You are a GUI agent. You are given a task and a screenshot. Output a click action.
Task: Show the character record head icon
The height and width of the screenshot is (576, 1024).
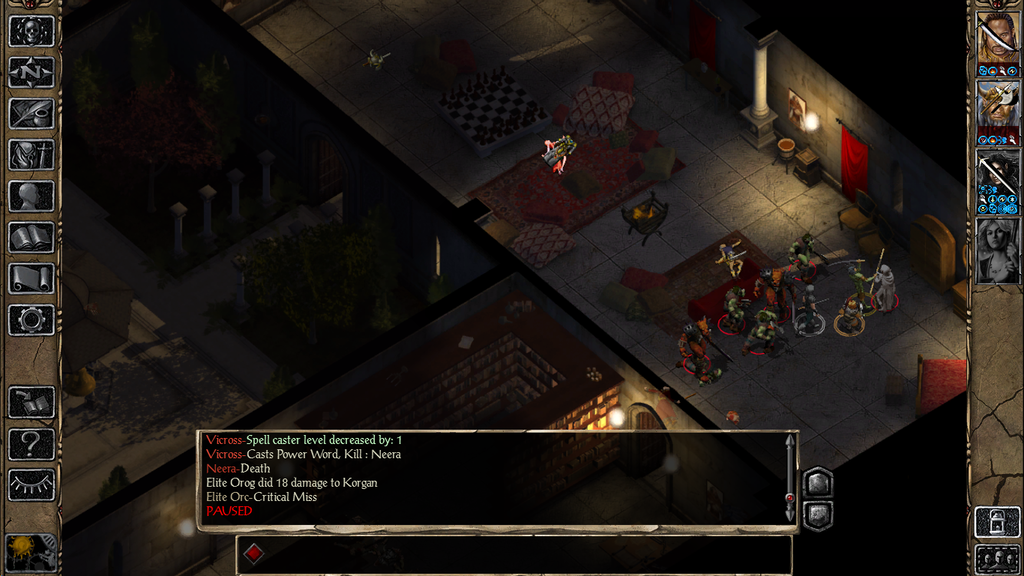point(31,196)
